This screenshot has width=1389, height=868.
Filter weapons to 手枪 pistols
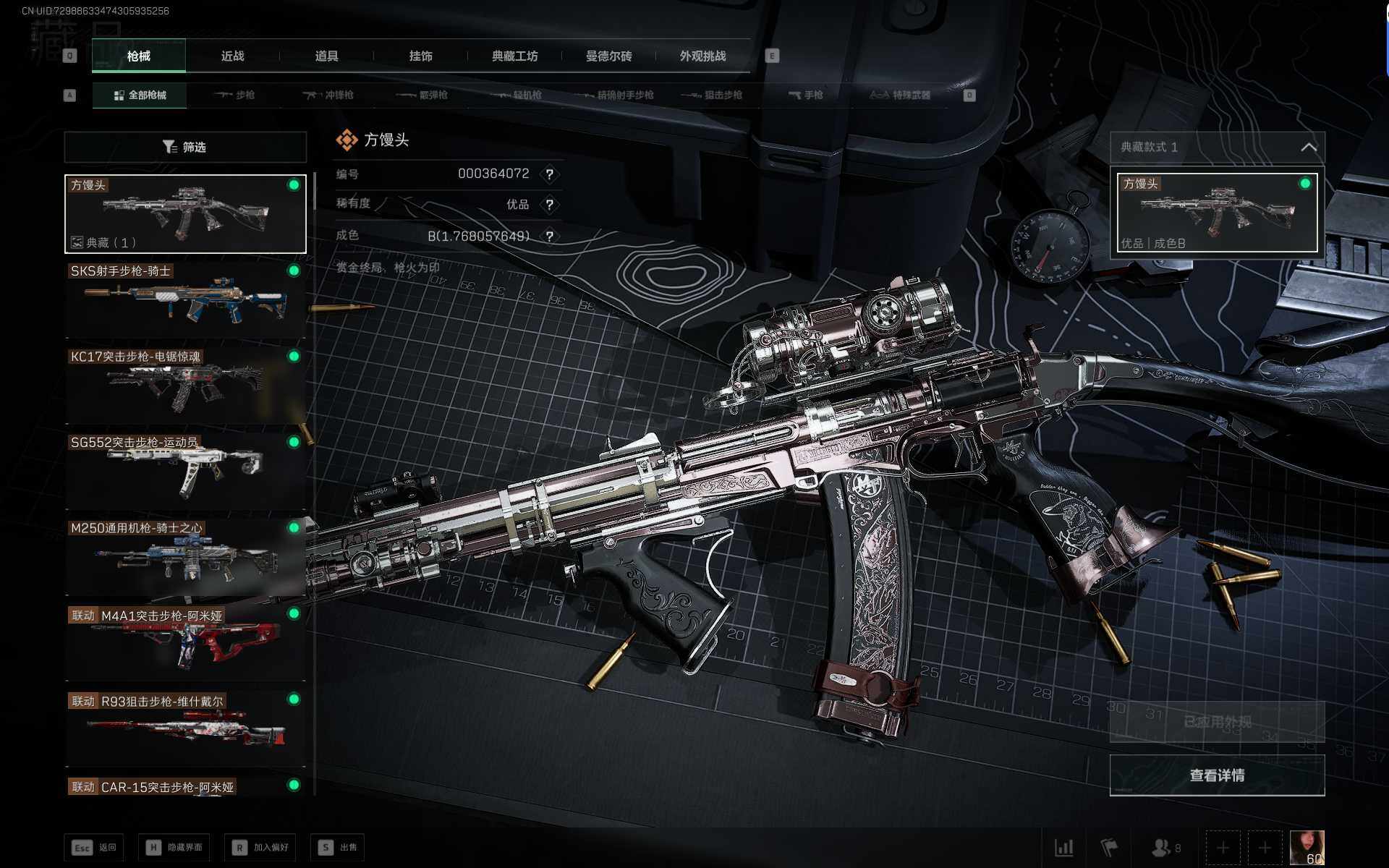tap(805, 95)
